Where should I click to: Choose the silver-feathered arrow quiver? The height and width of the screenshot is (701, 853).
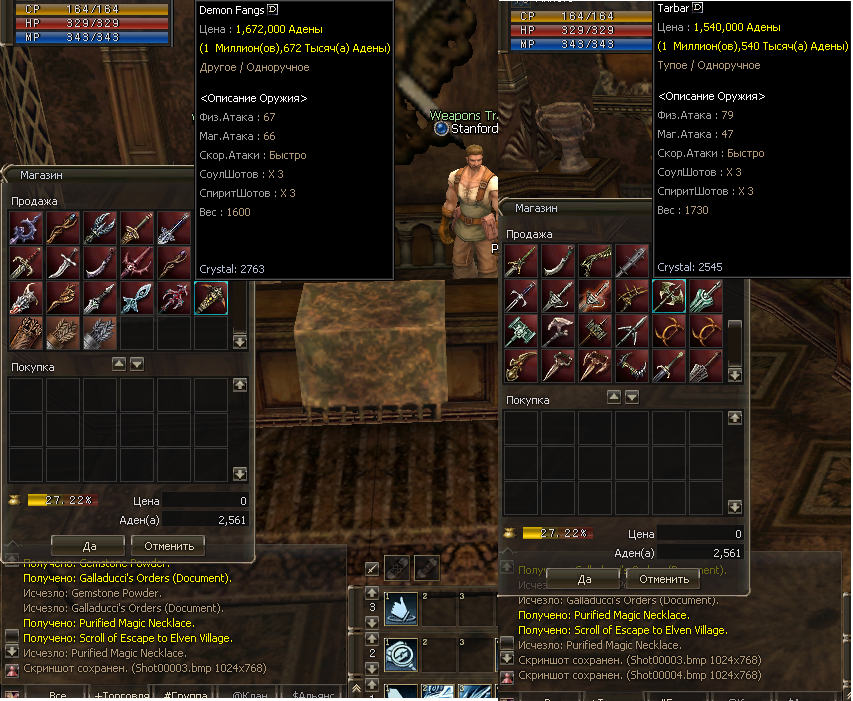click(x=101, y=333)
